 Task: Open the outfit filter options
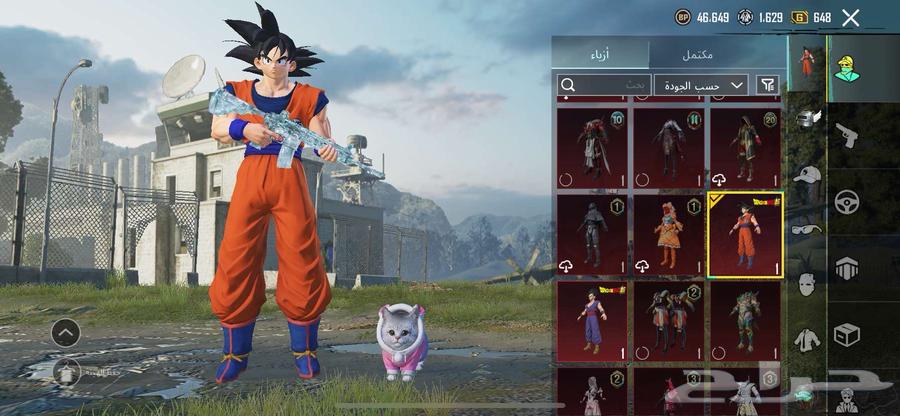pyautogui.click(x=768, y=86)
